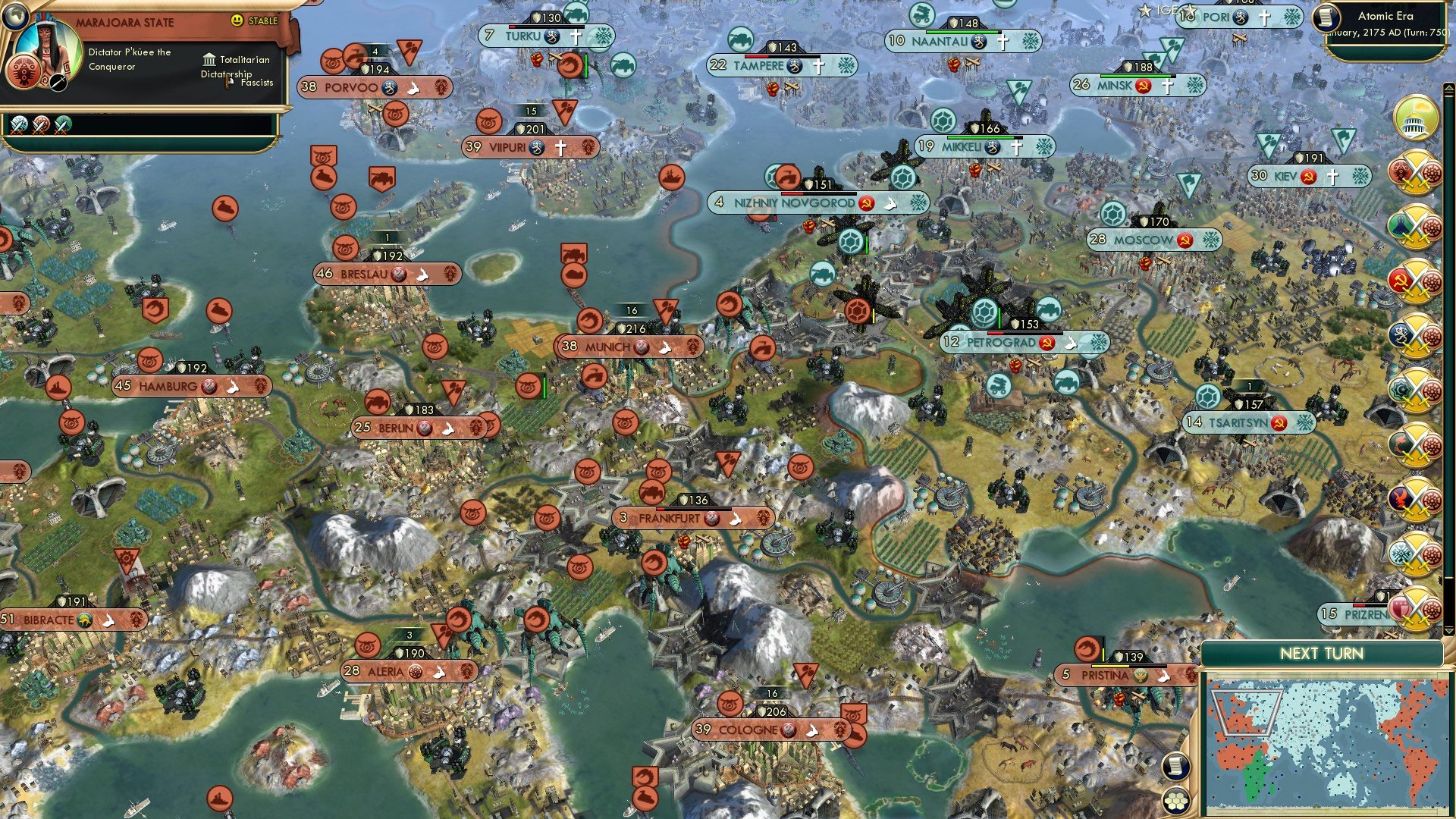Click the STABLE happiness status label
This screenshot has width=1456, height=819.
(x=264, y=22)
